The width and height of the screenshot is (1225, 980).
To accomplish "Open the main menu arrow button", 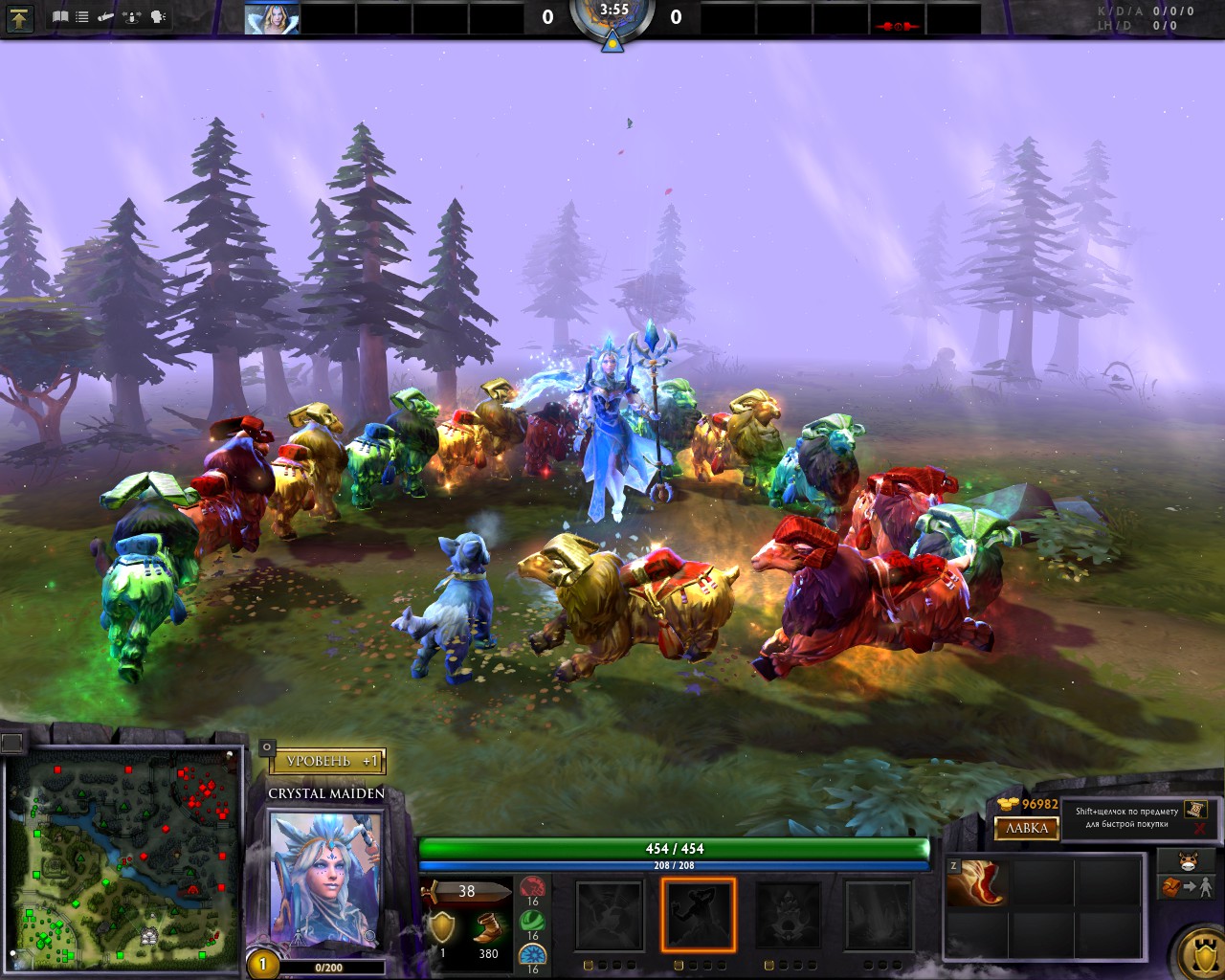I will [20, 17].
